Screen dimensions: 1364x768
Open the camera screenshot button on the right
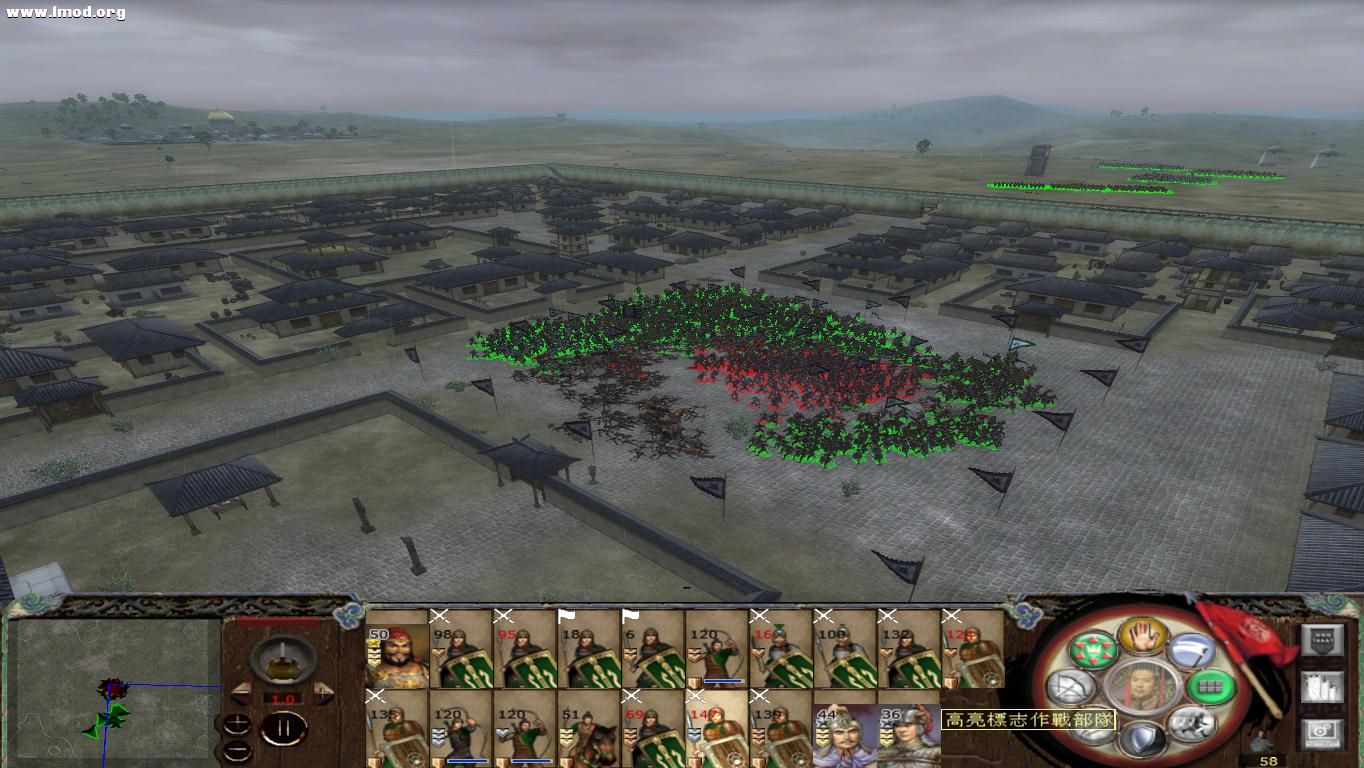[x=1322, y=731]
